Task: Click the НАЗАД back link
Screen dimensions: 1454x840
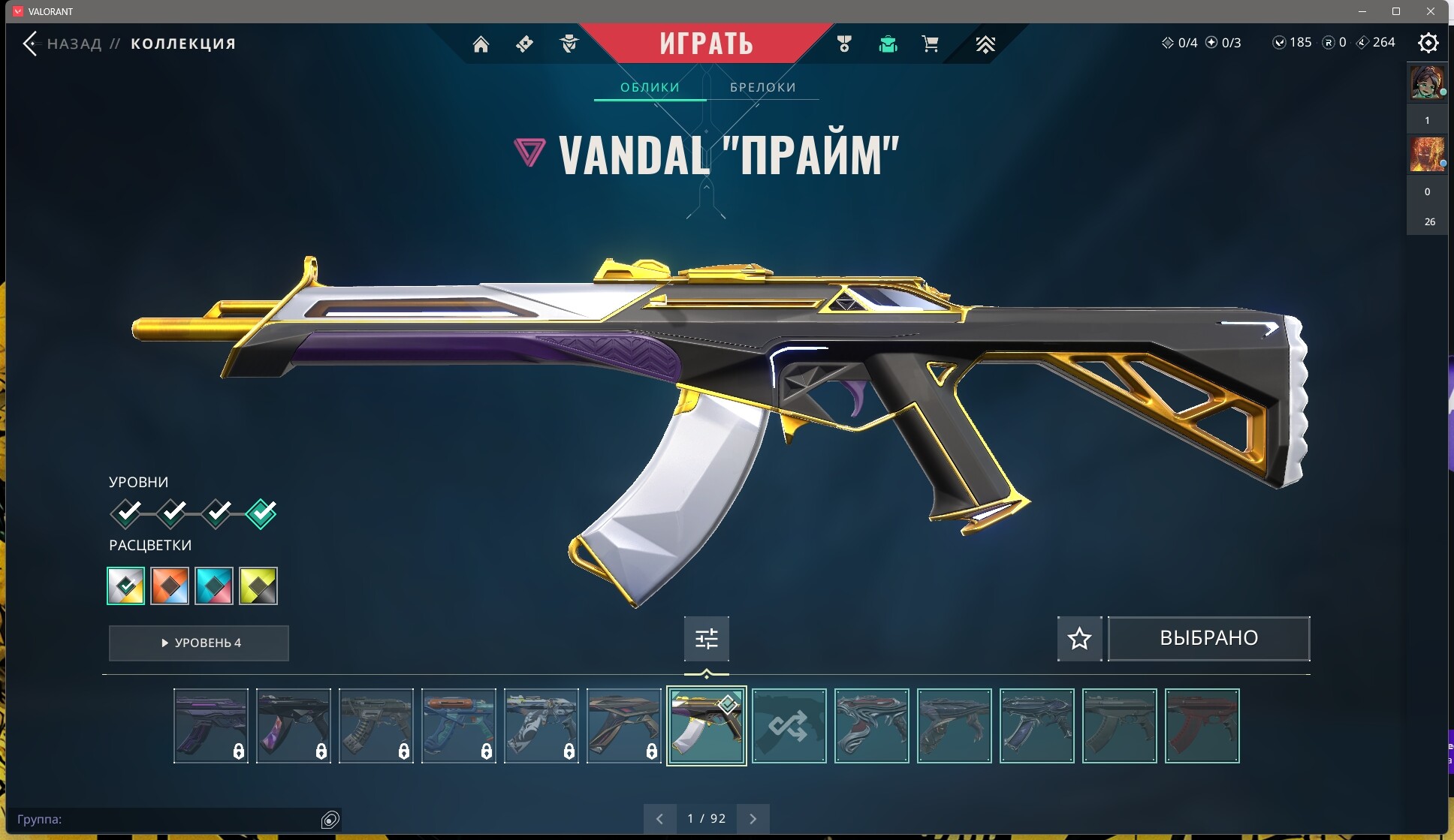Action: [73, 43]
